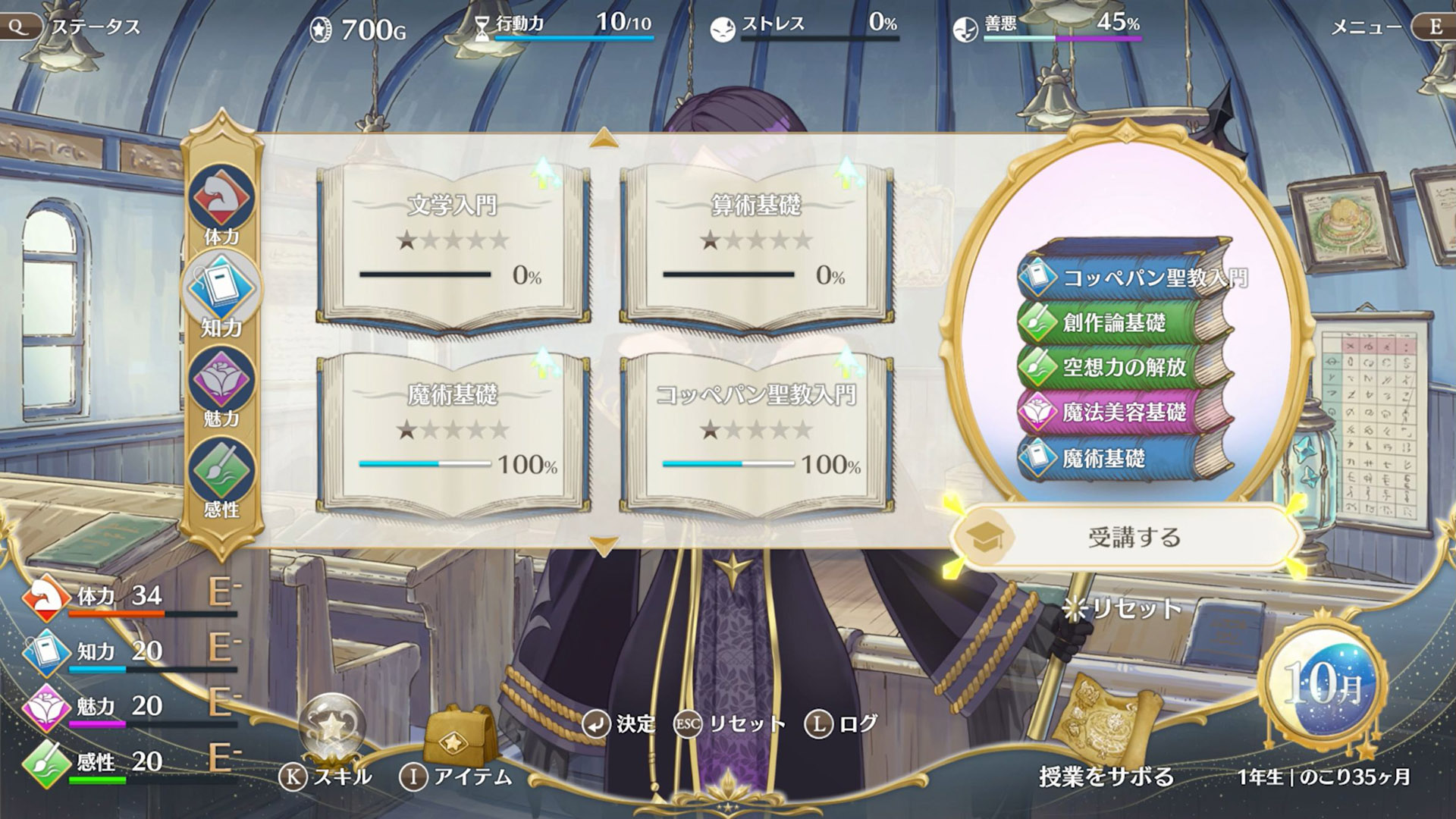Image resolution: width=1456 pixels, height=819 pixels.
Task: Click the 受講する button to attend lessons
Action: (x=1126, y=534)
